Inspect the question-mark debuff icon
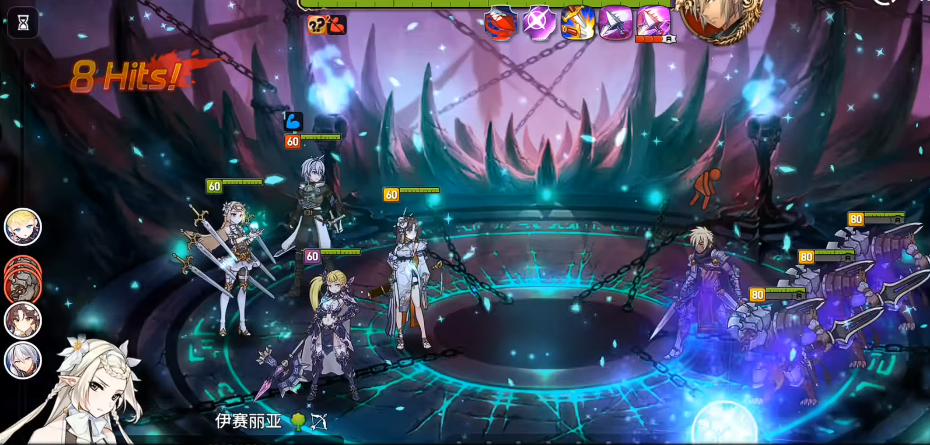Image resolution: width=930 pixels, height=445 pixels. [x=317, y=25]
